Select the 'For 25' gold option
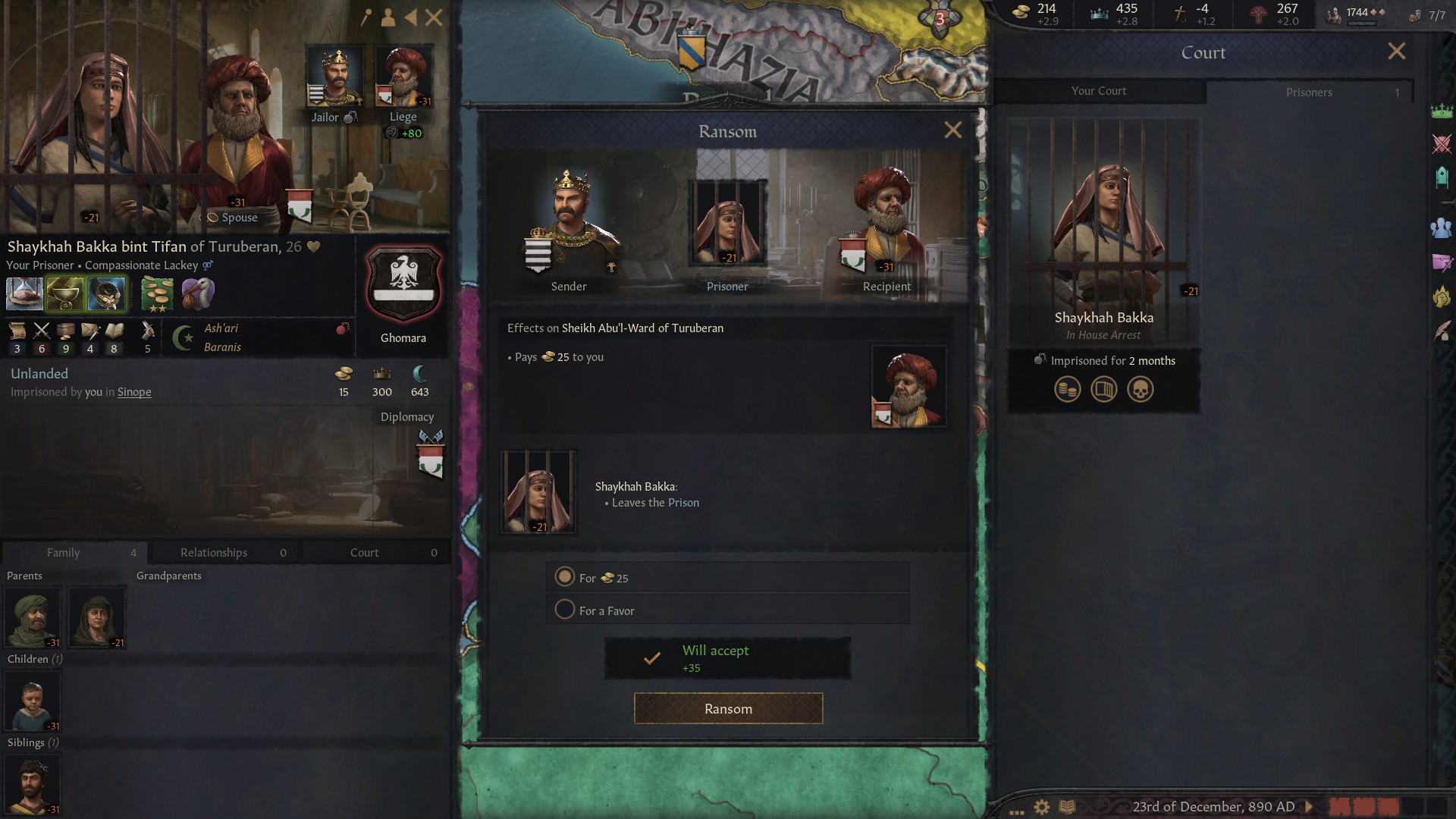 [x=565, y=577]
